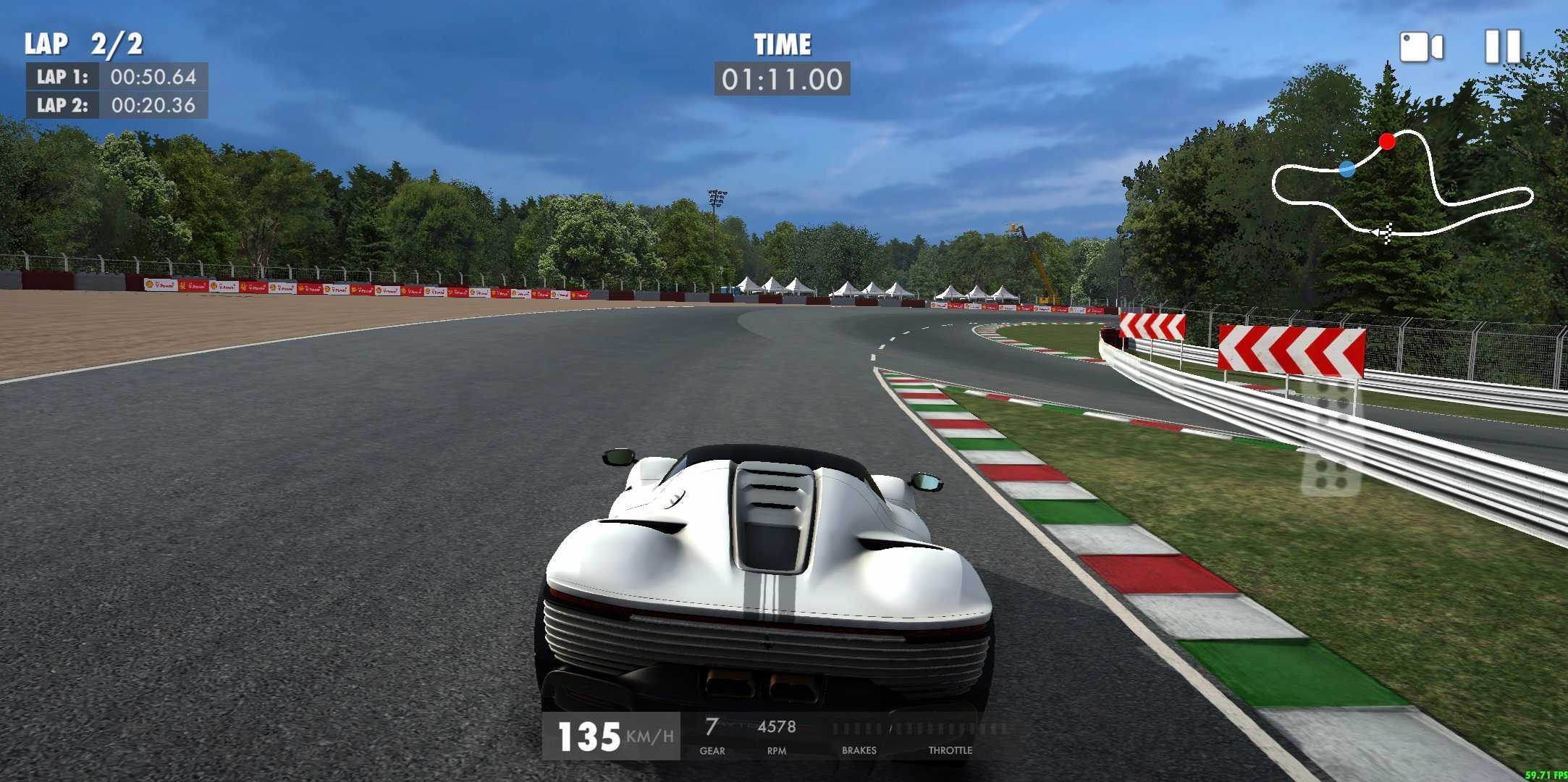Click the race timer showing 01:11.00
The image size is (1568, 782).
tap(784, 80)
